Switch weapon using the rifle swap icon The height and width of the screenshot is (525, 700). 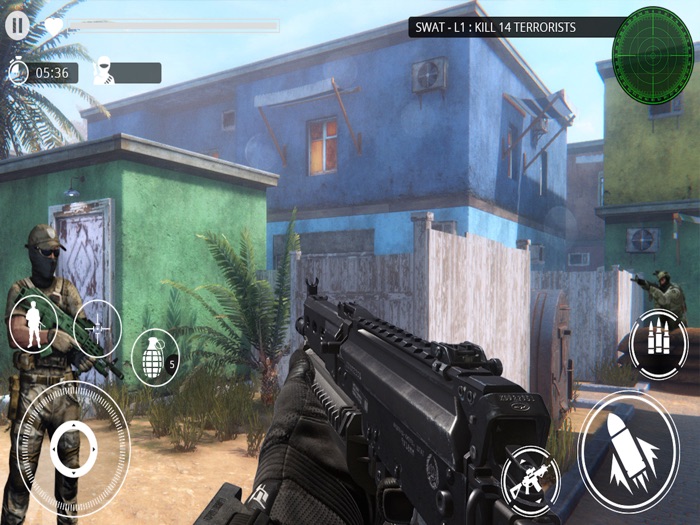coord(530,481)
